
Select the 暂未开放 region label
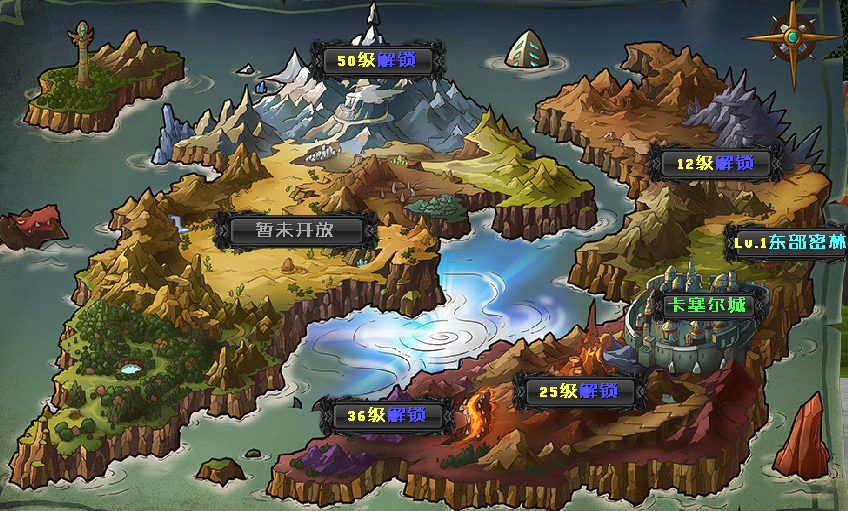pyautogui.click(x=295, y=230)
